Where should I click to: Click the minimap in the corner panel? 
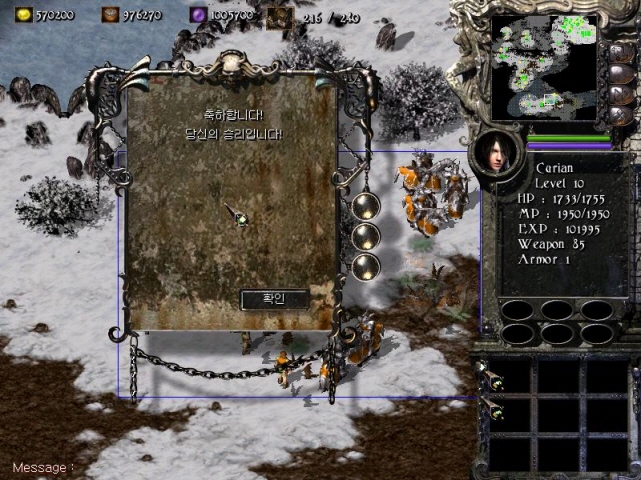click(544, 66)
